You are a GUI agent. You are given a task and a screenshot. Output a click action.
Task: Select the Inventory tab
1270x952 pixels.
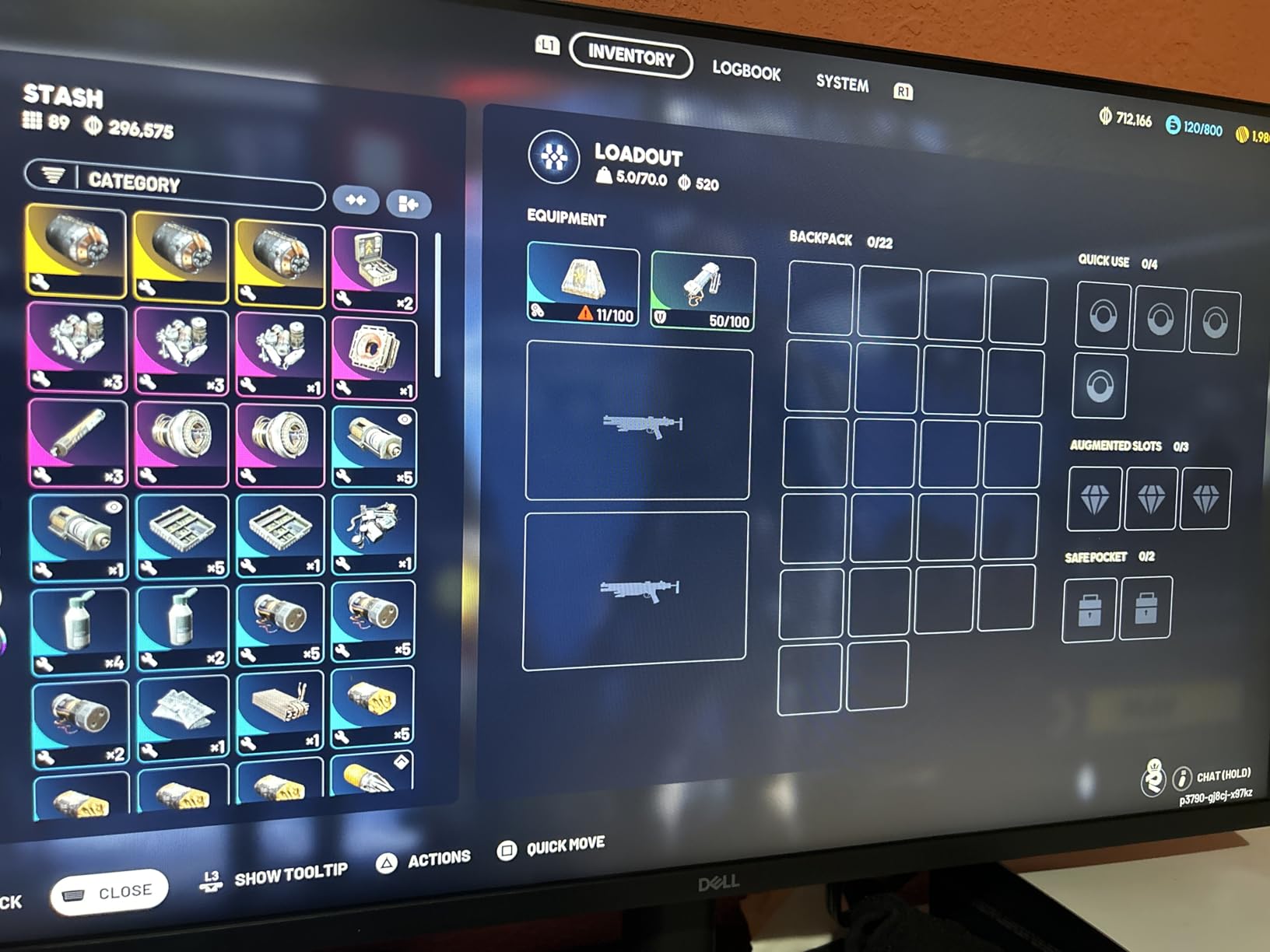(631, 56)
